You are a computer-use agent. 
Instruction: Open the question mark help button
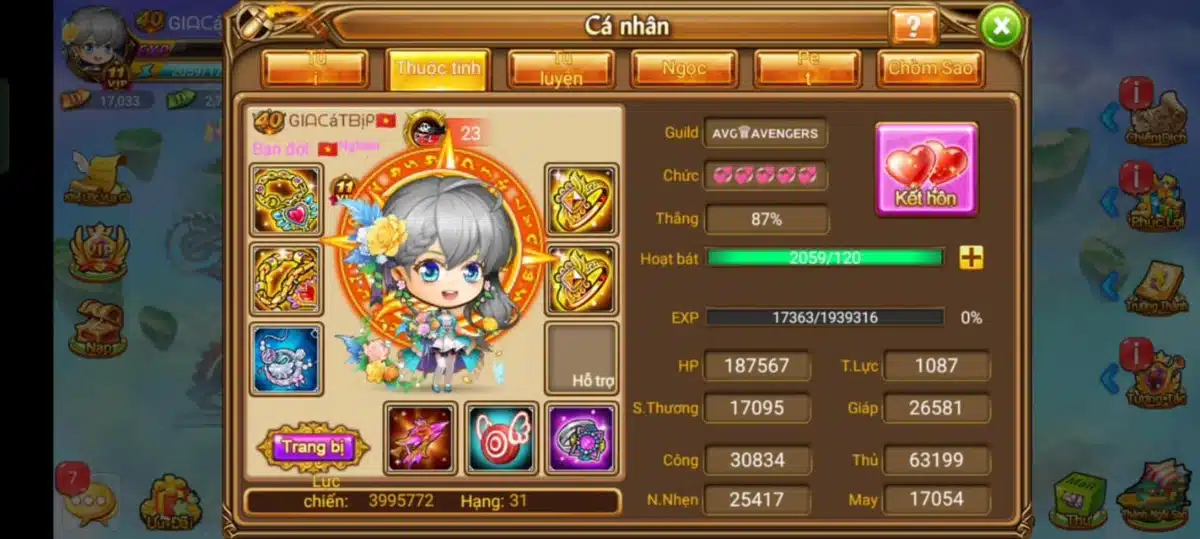click(912, 26)
